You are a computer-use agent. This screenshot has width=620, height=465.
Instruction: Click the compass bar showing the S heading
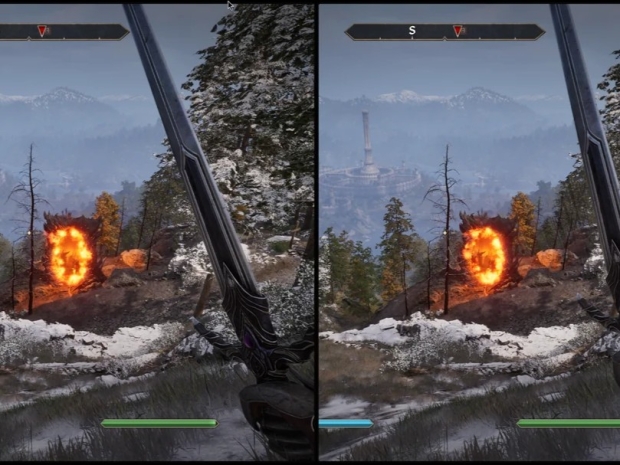444,32
